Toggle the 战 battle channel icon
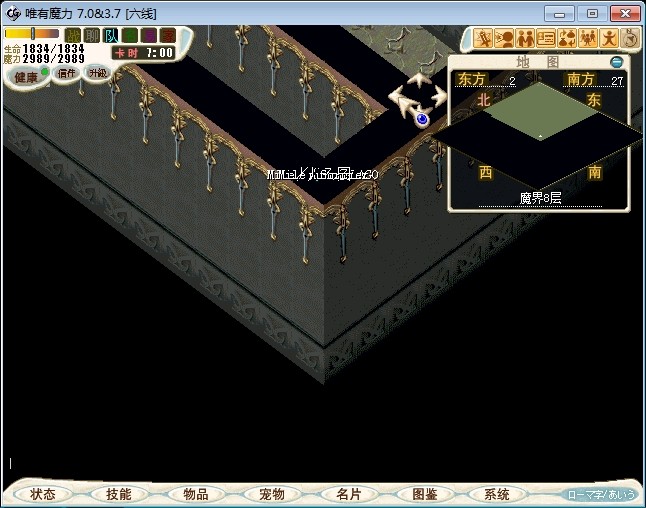Viewport: 646px width, 508px height. (73, 36)
